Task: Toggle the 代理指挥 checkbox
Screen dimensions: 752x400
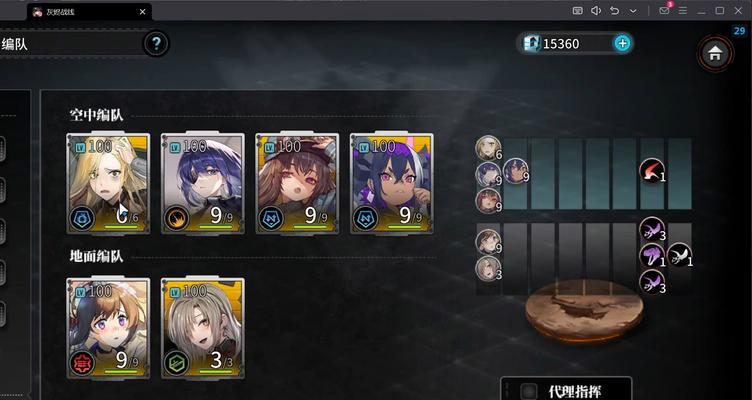Action: pyautogui.click(x=530, y=391)
